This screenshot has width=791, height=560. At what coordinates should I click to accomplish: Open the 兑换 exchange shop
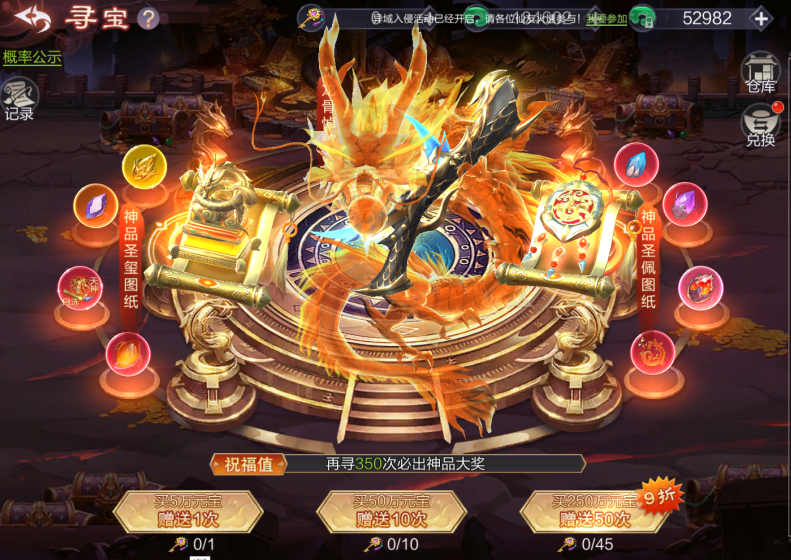760,127
